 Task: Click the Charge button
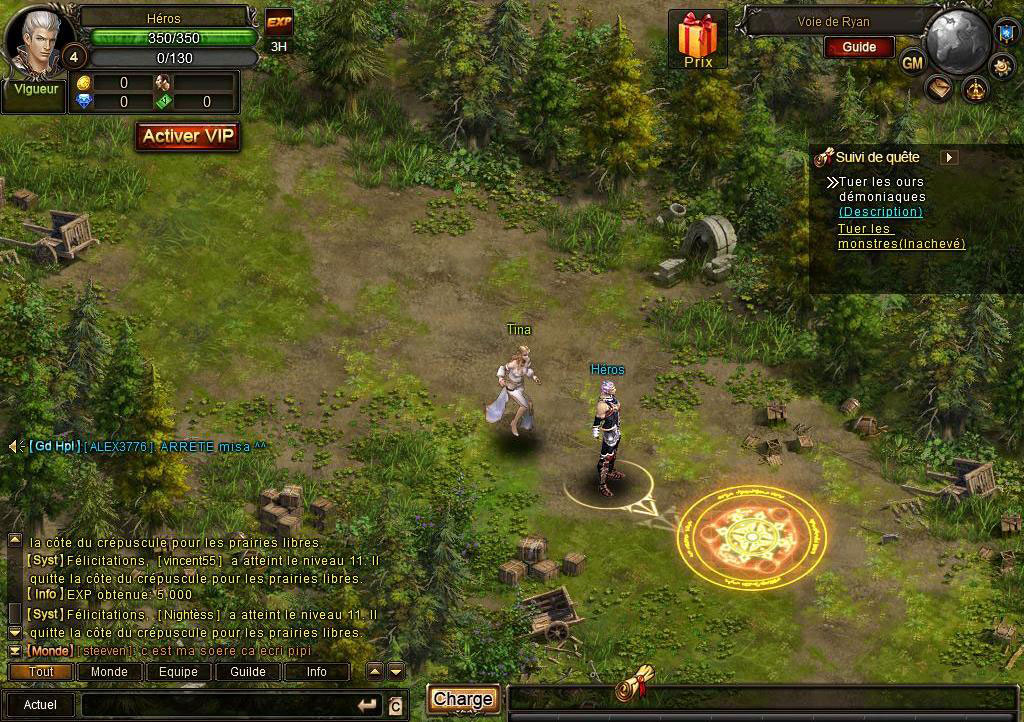coord(463,699)
